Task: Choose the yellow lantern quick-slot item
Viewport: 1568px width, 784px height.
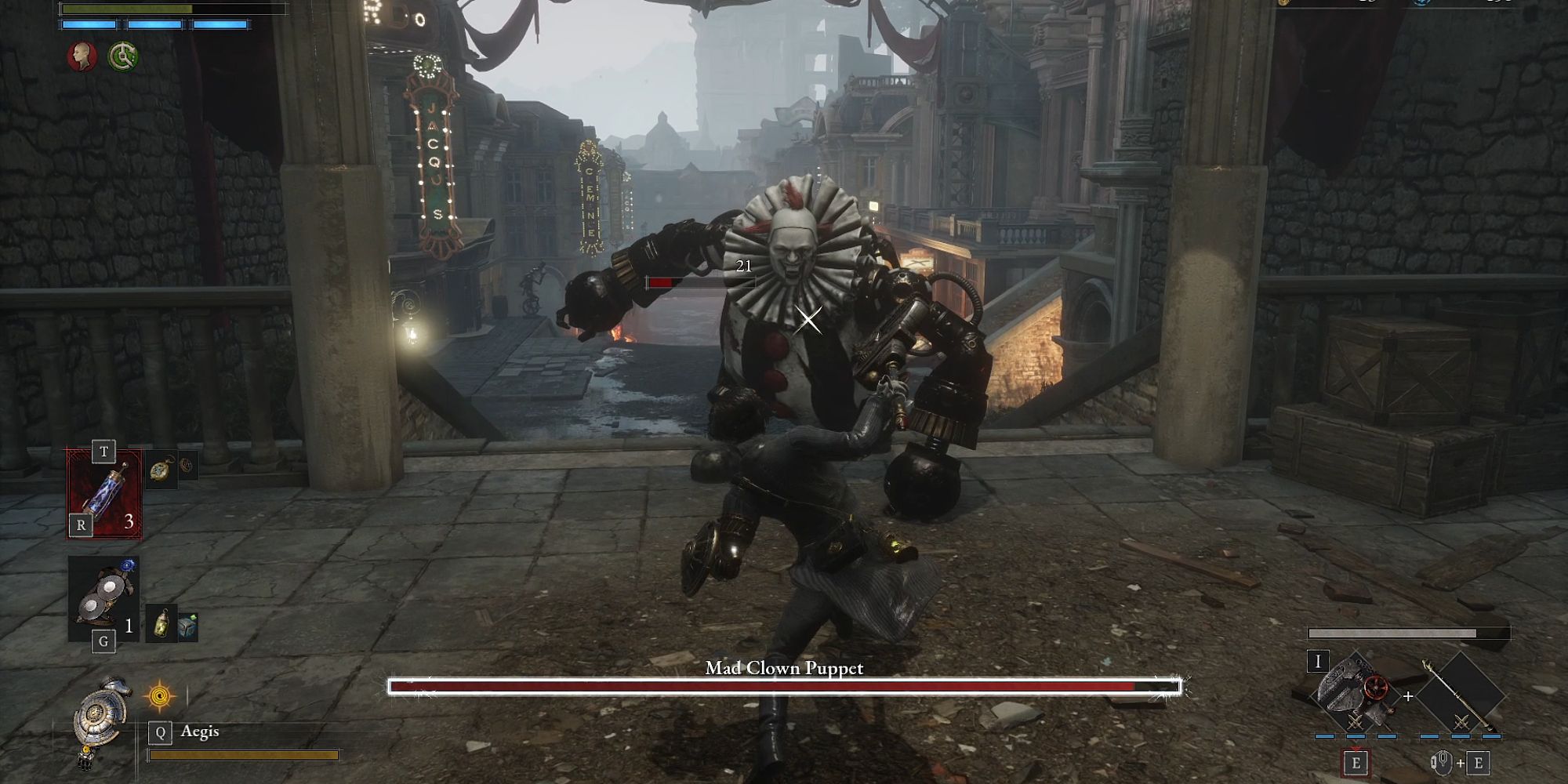Action: [162, 625]
